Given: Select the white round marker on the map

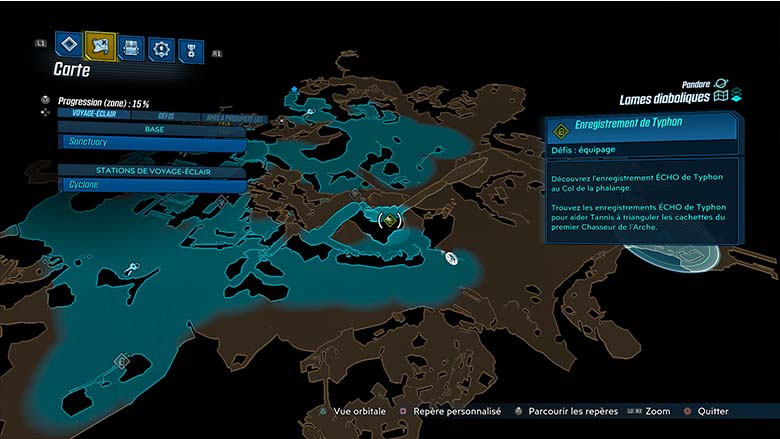Looking at the screenshot, I should point(451,258).
